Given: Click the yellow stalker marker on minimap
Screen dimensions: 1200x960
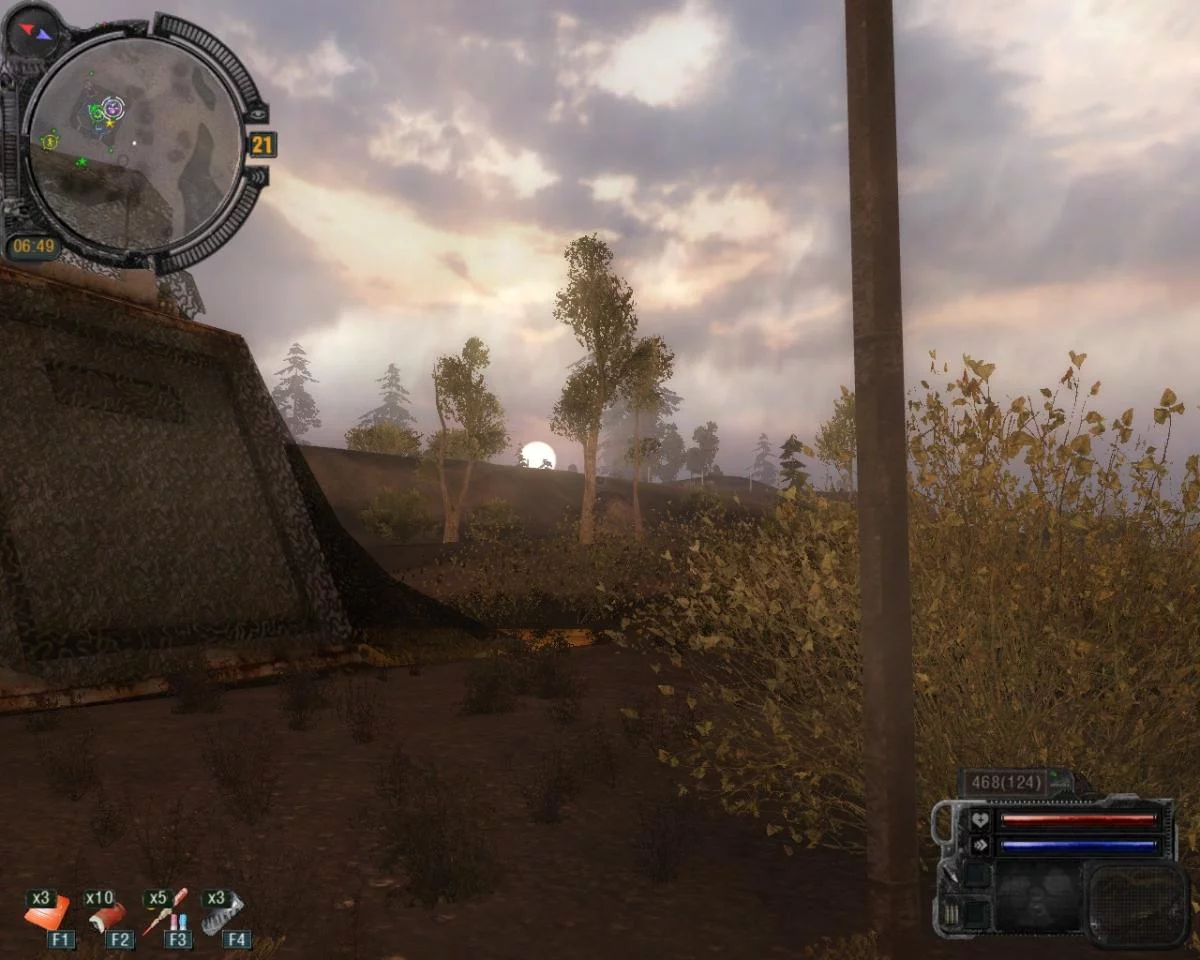Looking at the screenshot, I should [49, 141].
